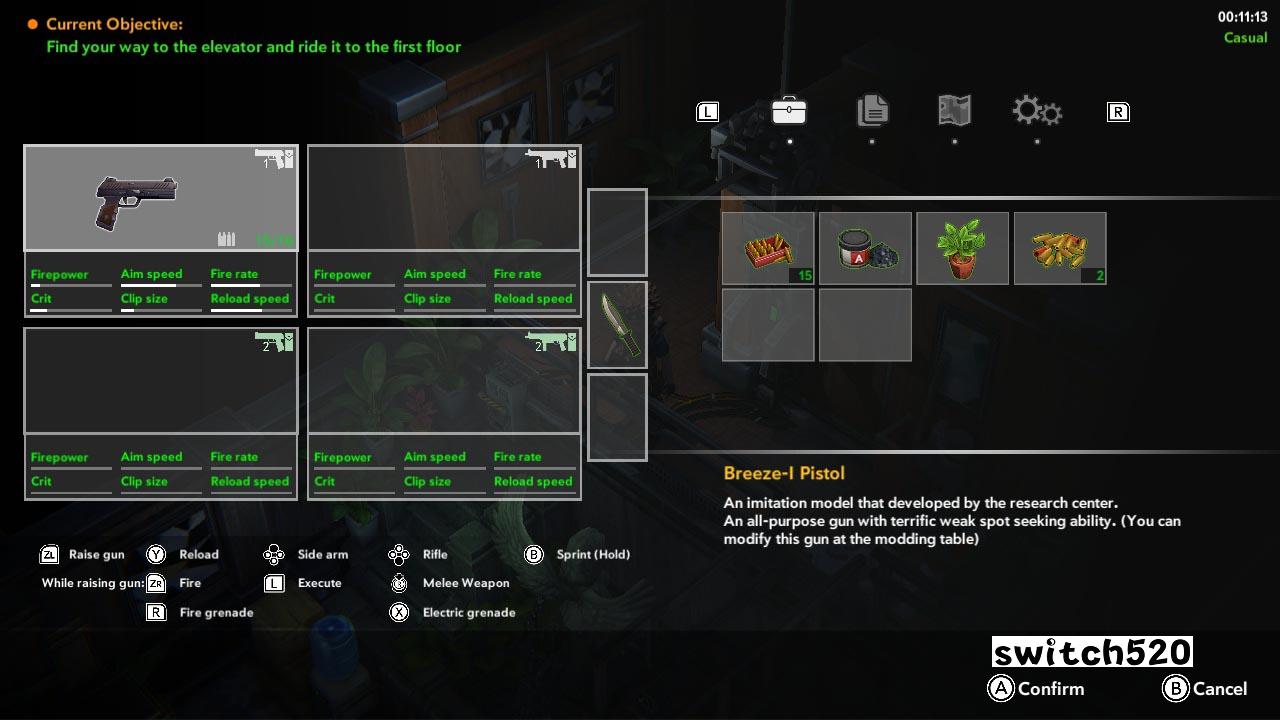The image size is (1280, 720).
Task: Select the gunpowder canister item
Action: tap(865, 248)
